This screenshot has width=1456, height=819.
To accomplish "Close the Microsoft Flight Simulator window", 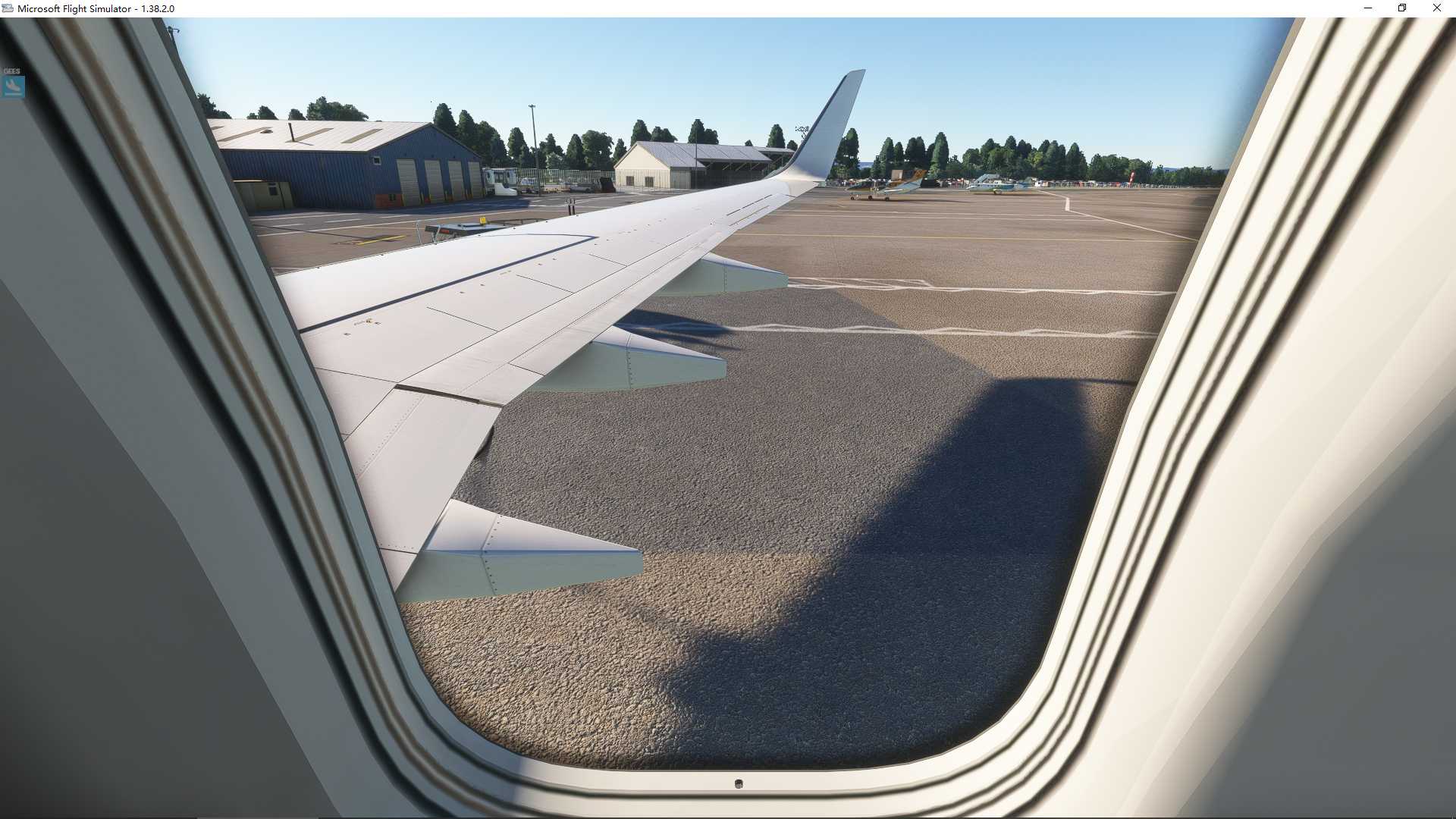I will point(1436,8).
